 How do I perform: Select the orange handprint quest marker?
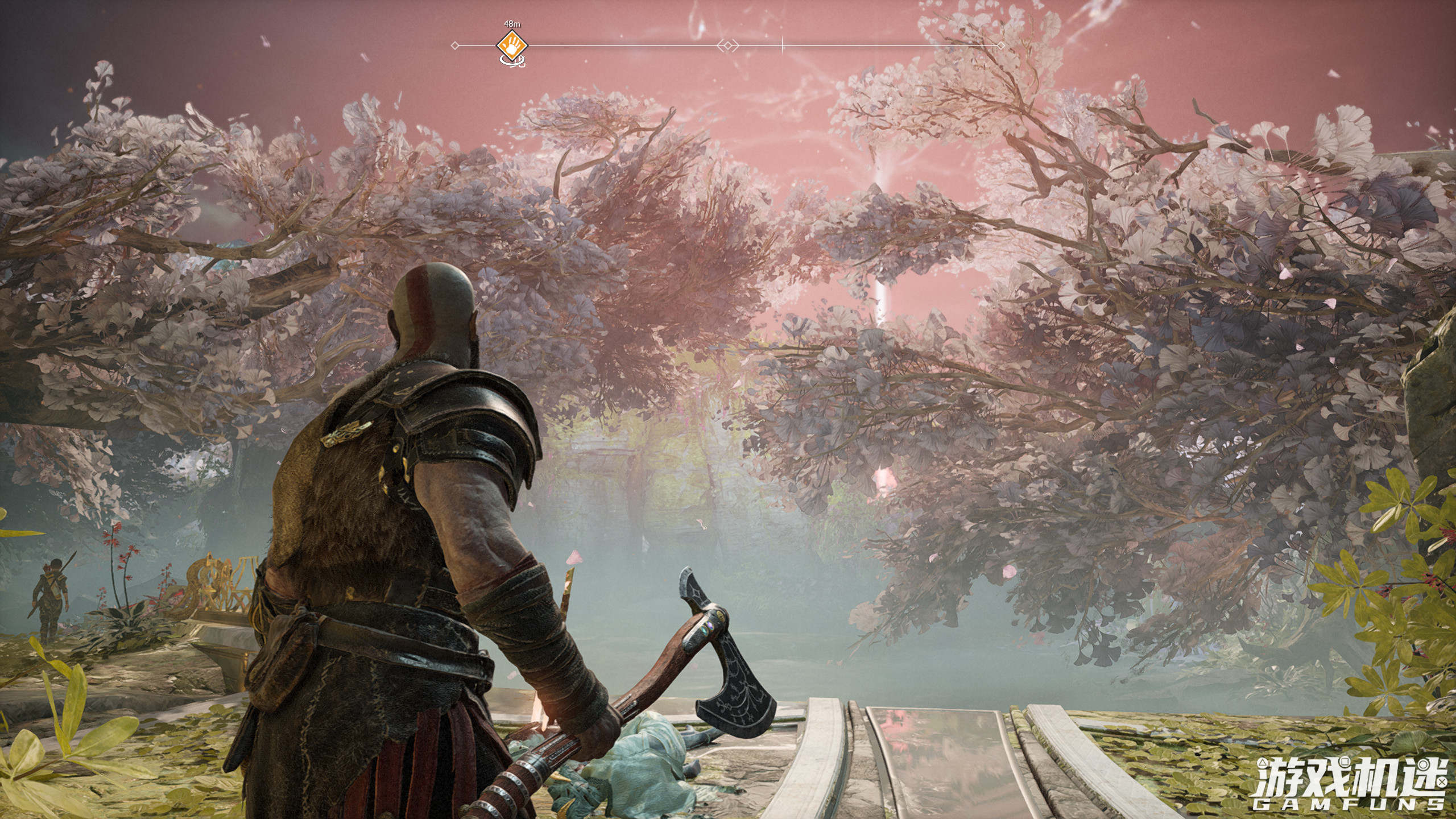(x=512, y=45)
